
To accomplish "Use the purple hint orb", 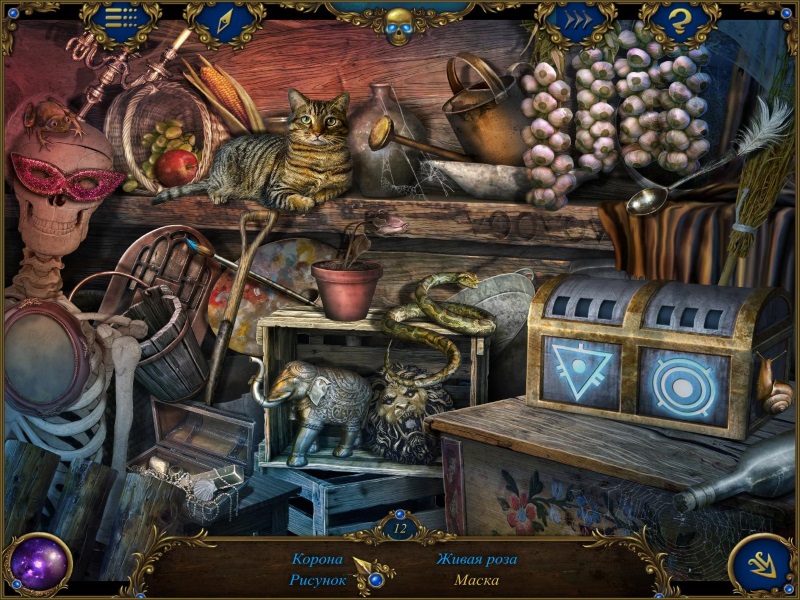I will click(38, 564).
